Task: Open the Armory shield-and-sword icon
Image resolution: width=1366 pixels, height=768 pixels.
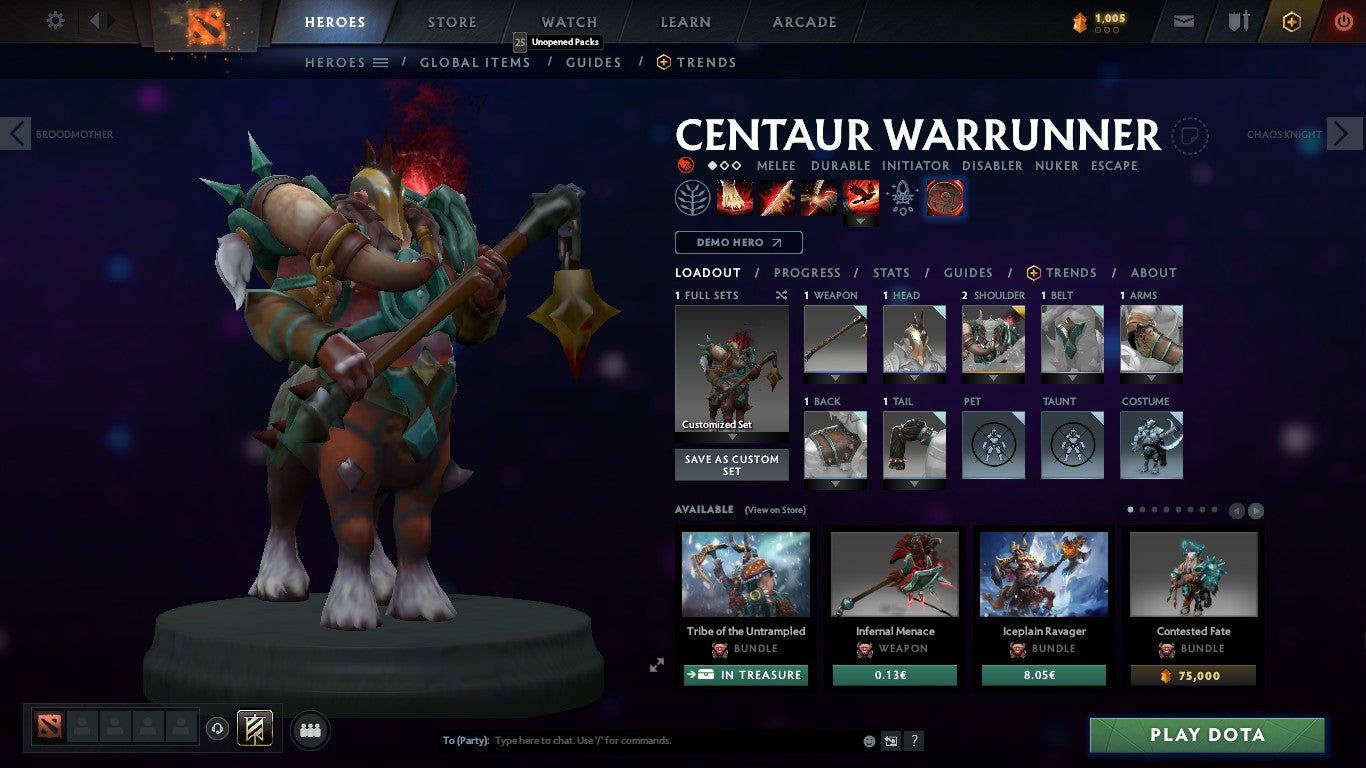Action: coord(1240,20)
